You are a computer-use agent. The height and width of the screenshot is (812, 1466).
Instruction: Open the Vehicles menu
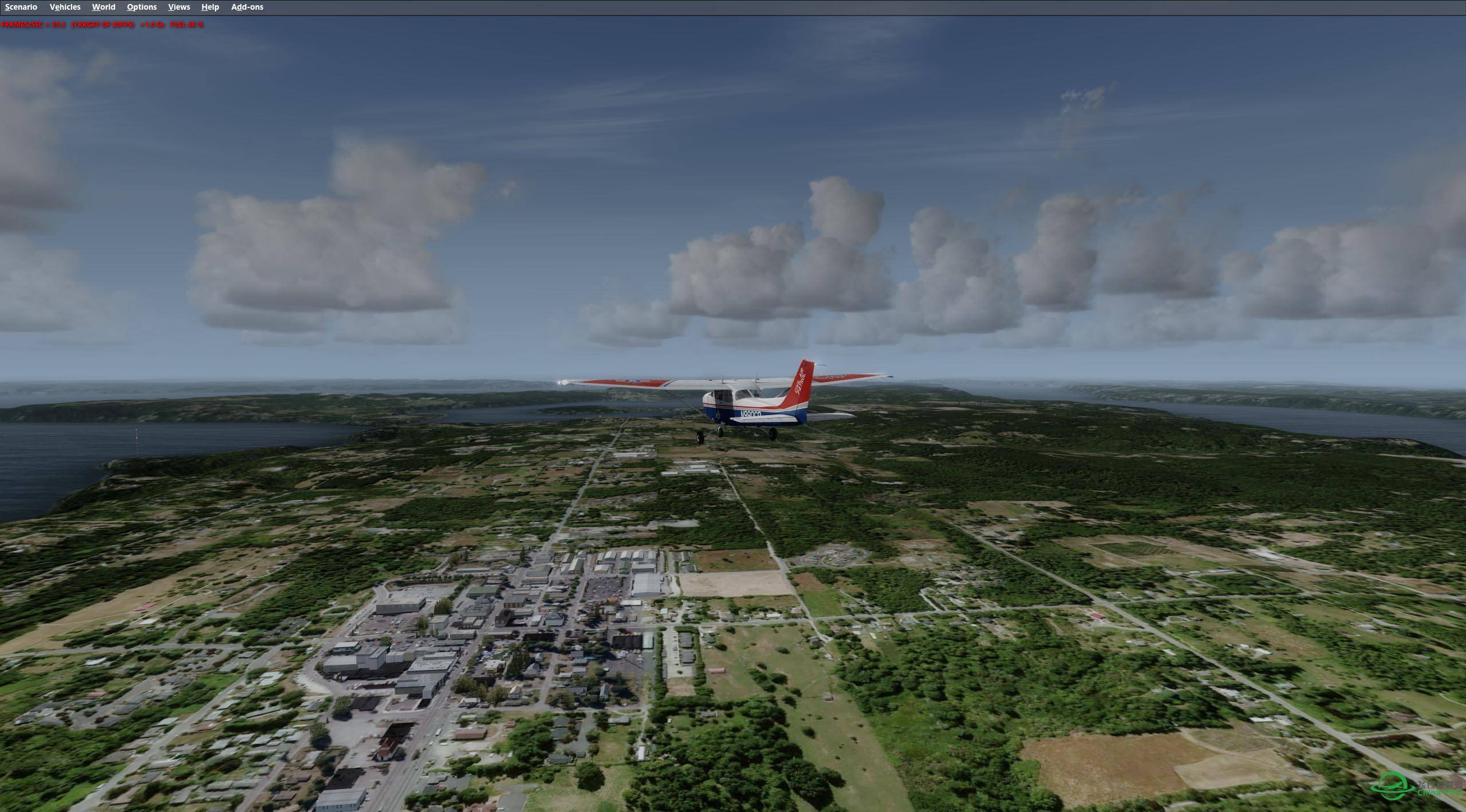(x=65, y=7)
